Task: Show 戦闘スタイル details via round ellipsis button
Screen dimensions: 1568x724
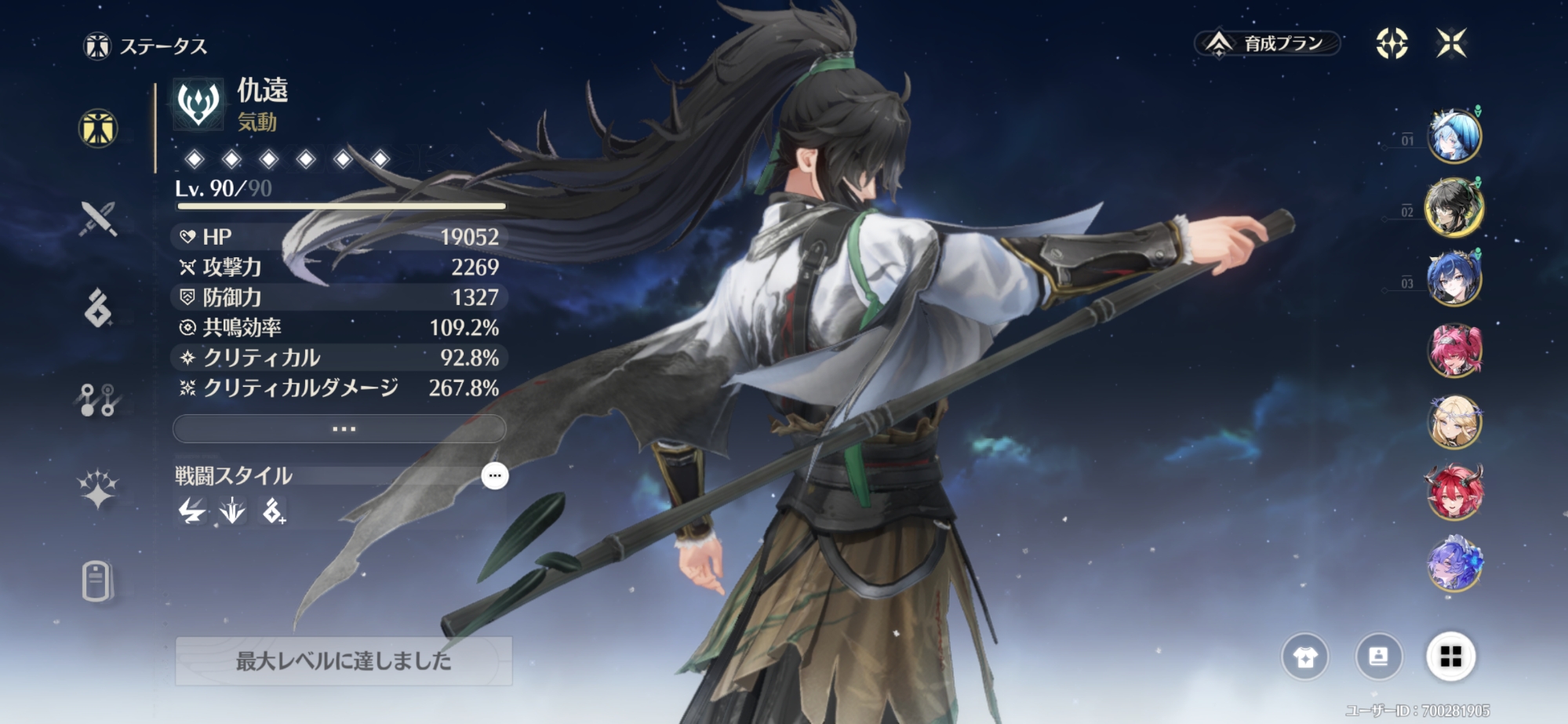Action: click(494, 475)
